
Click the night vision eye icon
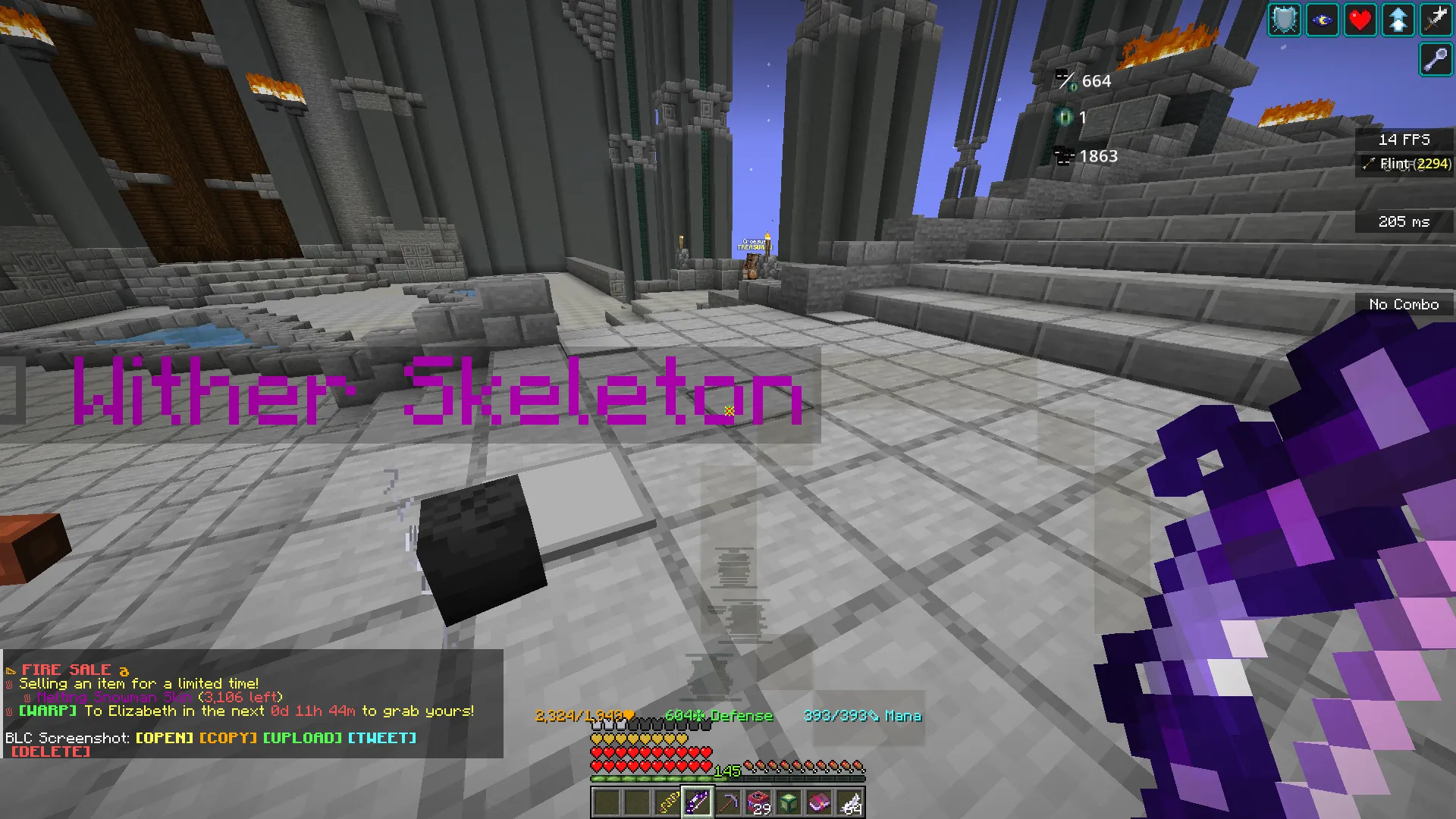(1322, 20)
